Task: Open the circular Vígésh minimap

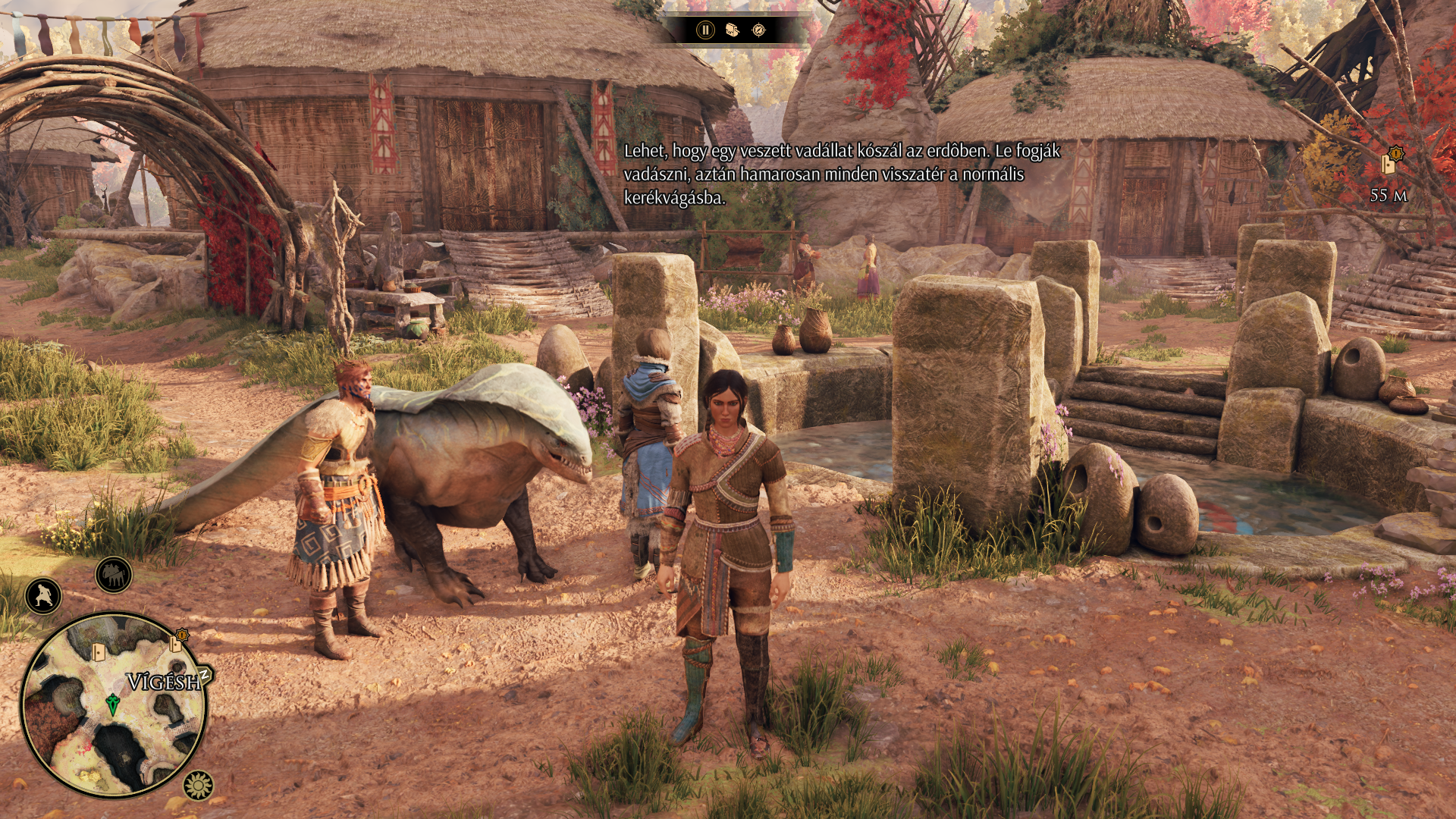Action: 114,705
